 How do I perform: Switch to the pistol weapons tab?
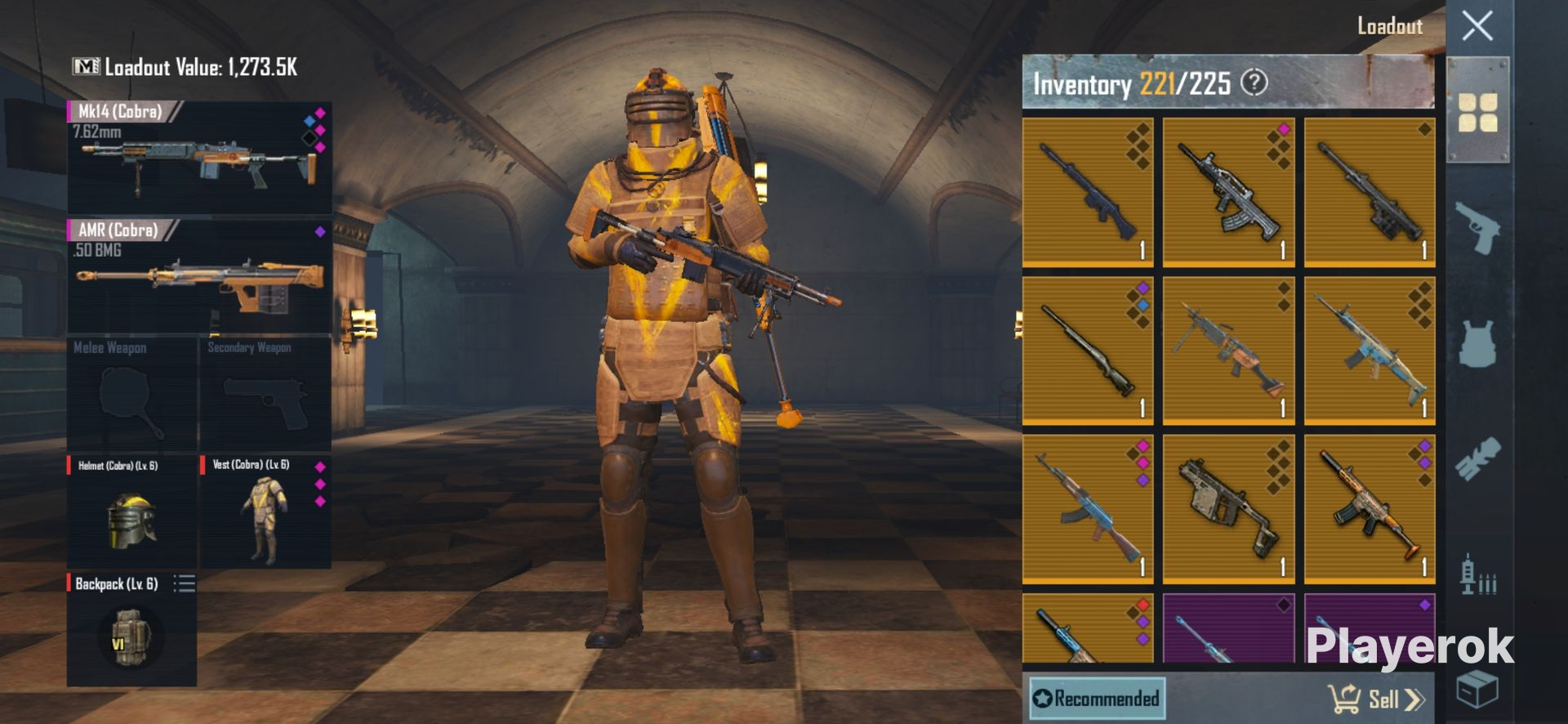1477,230
